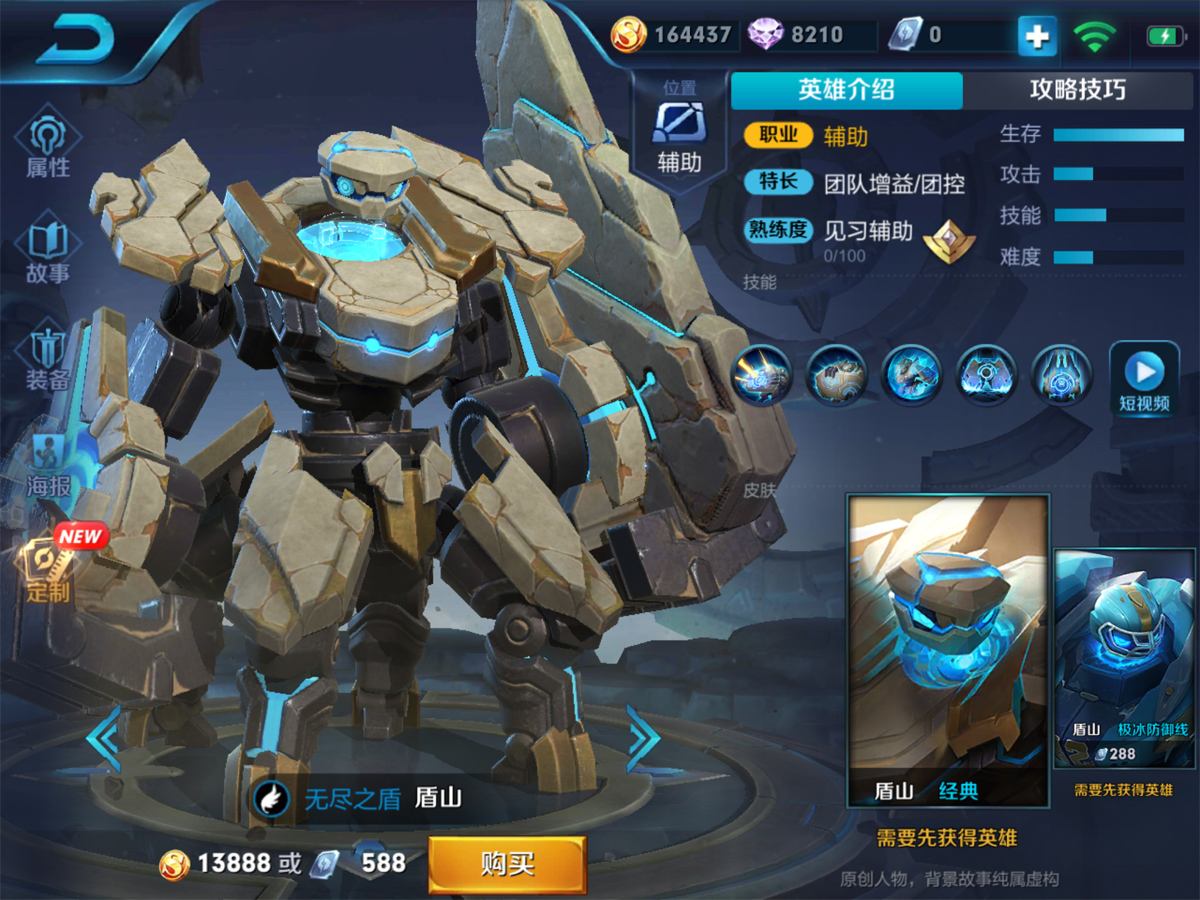Buy the hero with the 购买 button
This screenshot has width=1200, height=900.
(507, 864)
